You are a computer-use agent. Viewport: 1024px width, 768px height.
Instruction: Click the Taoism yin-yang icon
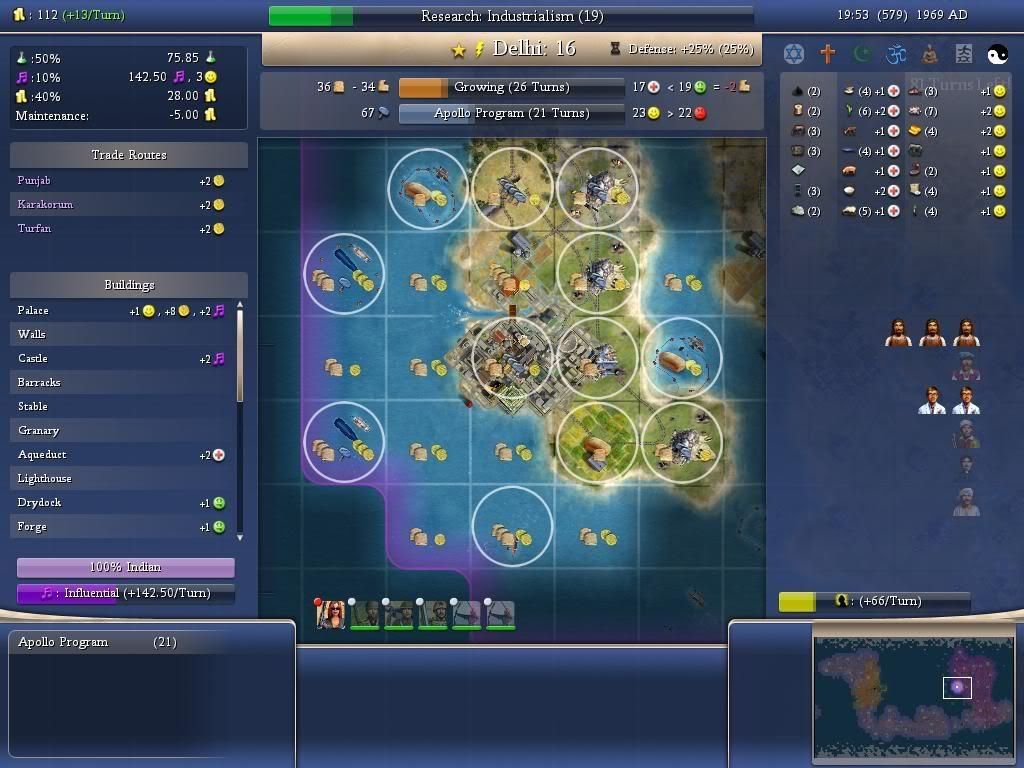click(998, 54)
